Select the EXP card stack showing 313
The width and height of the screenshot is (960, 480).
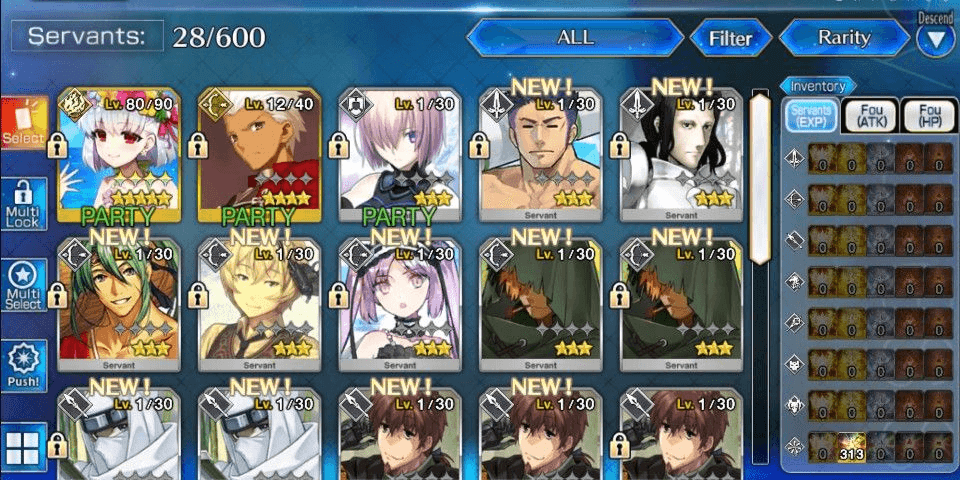coord(850,446)
